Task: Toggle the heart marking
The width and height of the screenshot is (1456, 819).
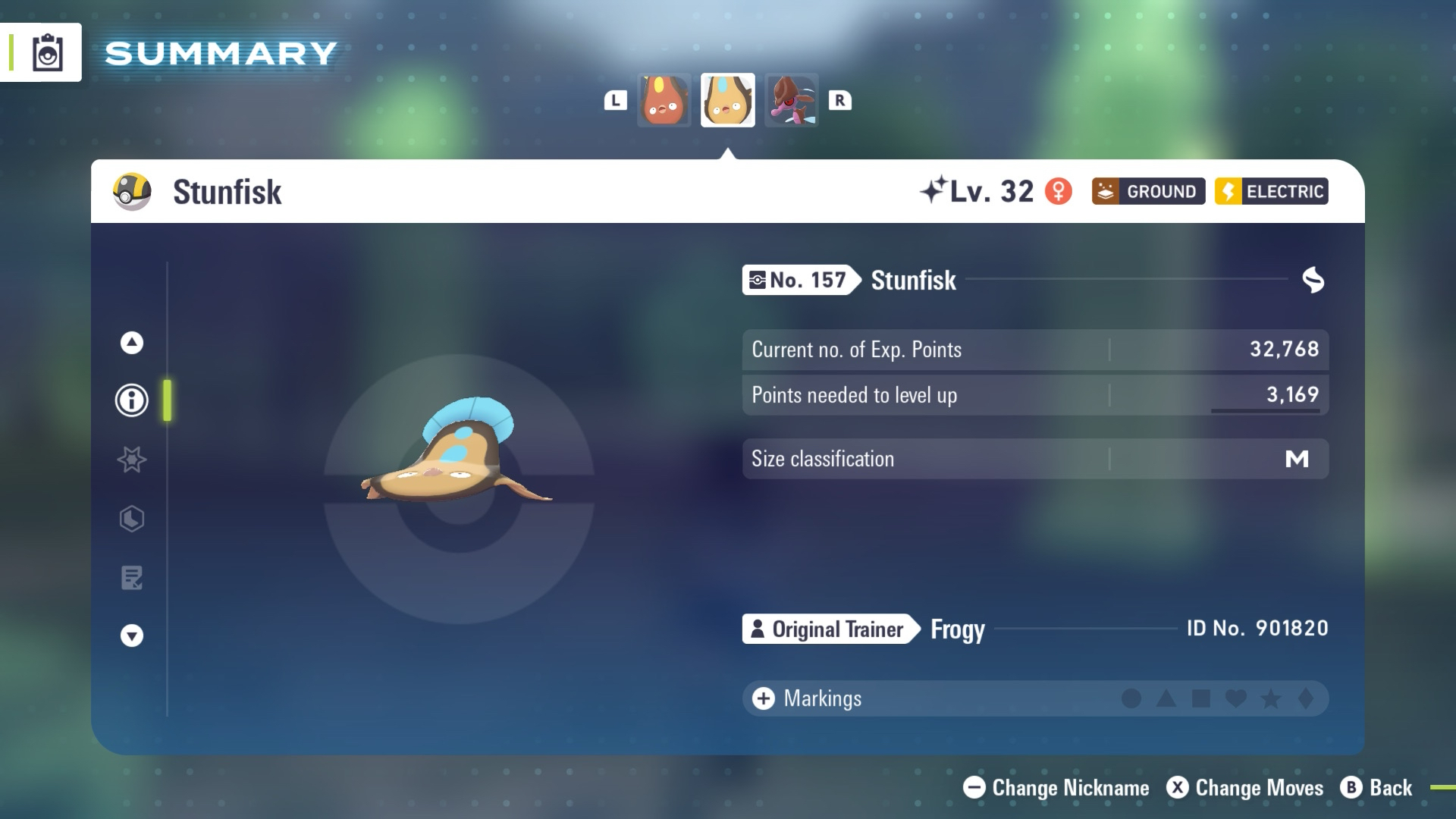Action: pos(1236,698)
